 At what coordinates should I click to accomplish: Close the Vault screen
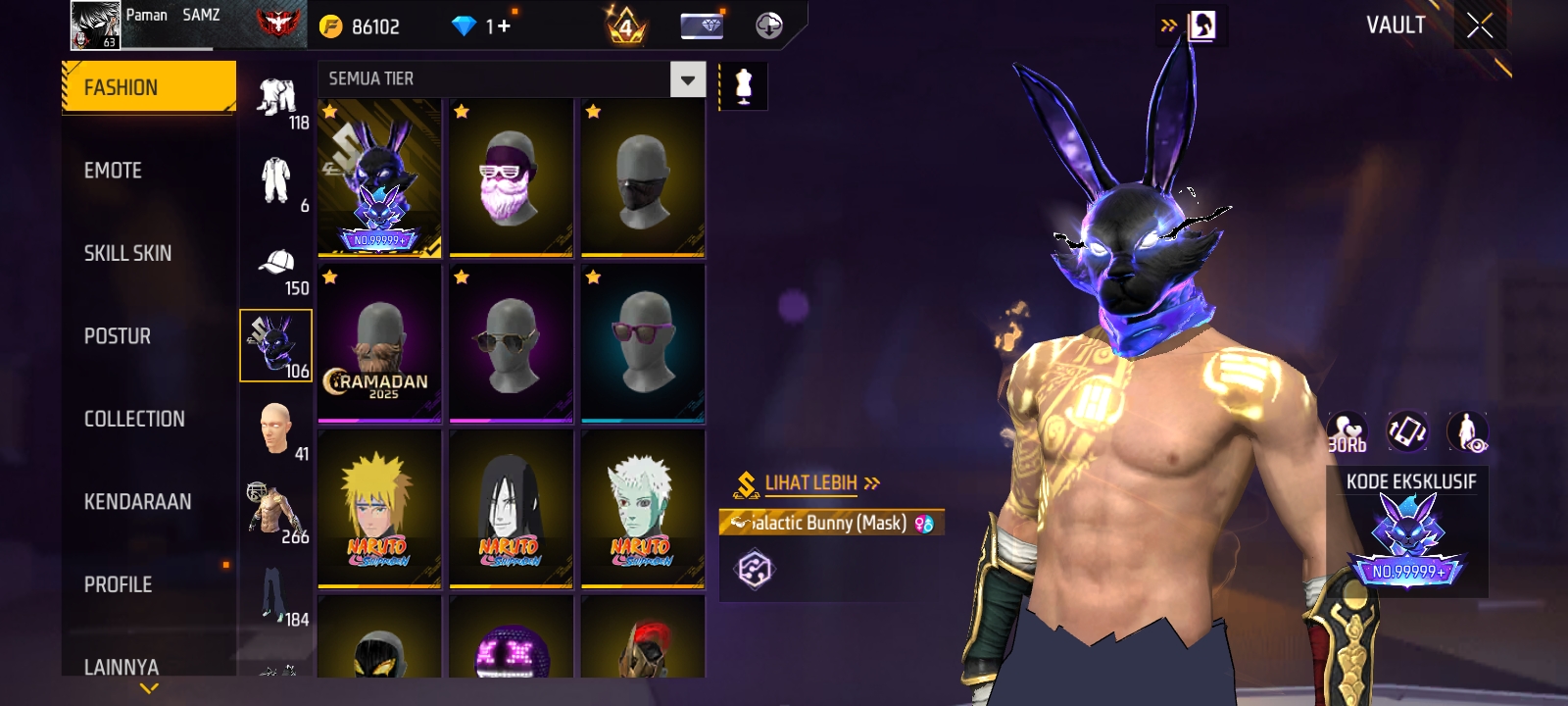click(1480, 25)
